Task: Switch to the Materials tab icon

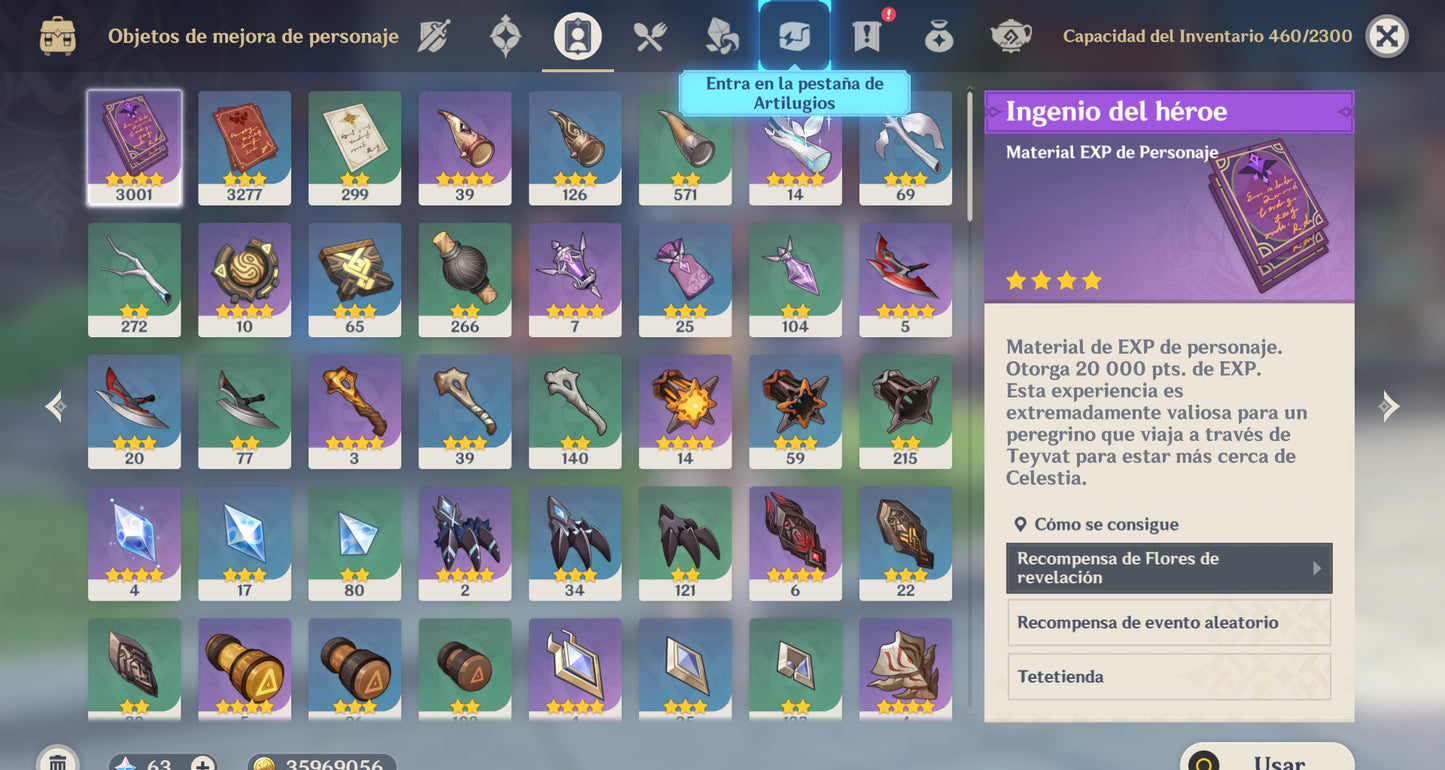Action: point(719,35)
